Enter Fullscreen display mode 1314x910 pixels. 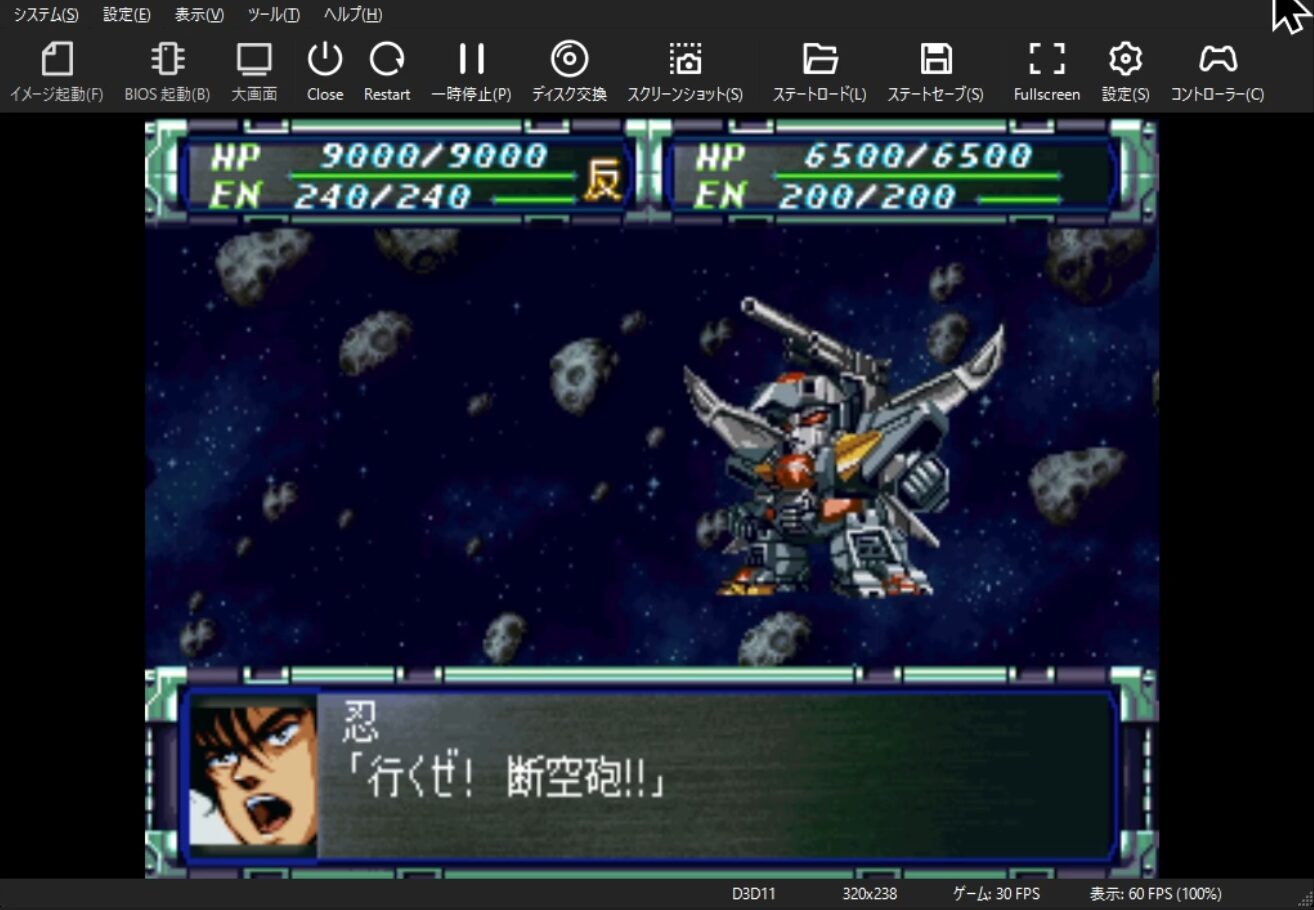coord(1046,68)
